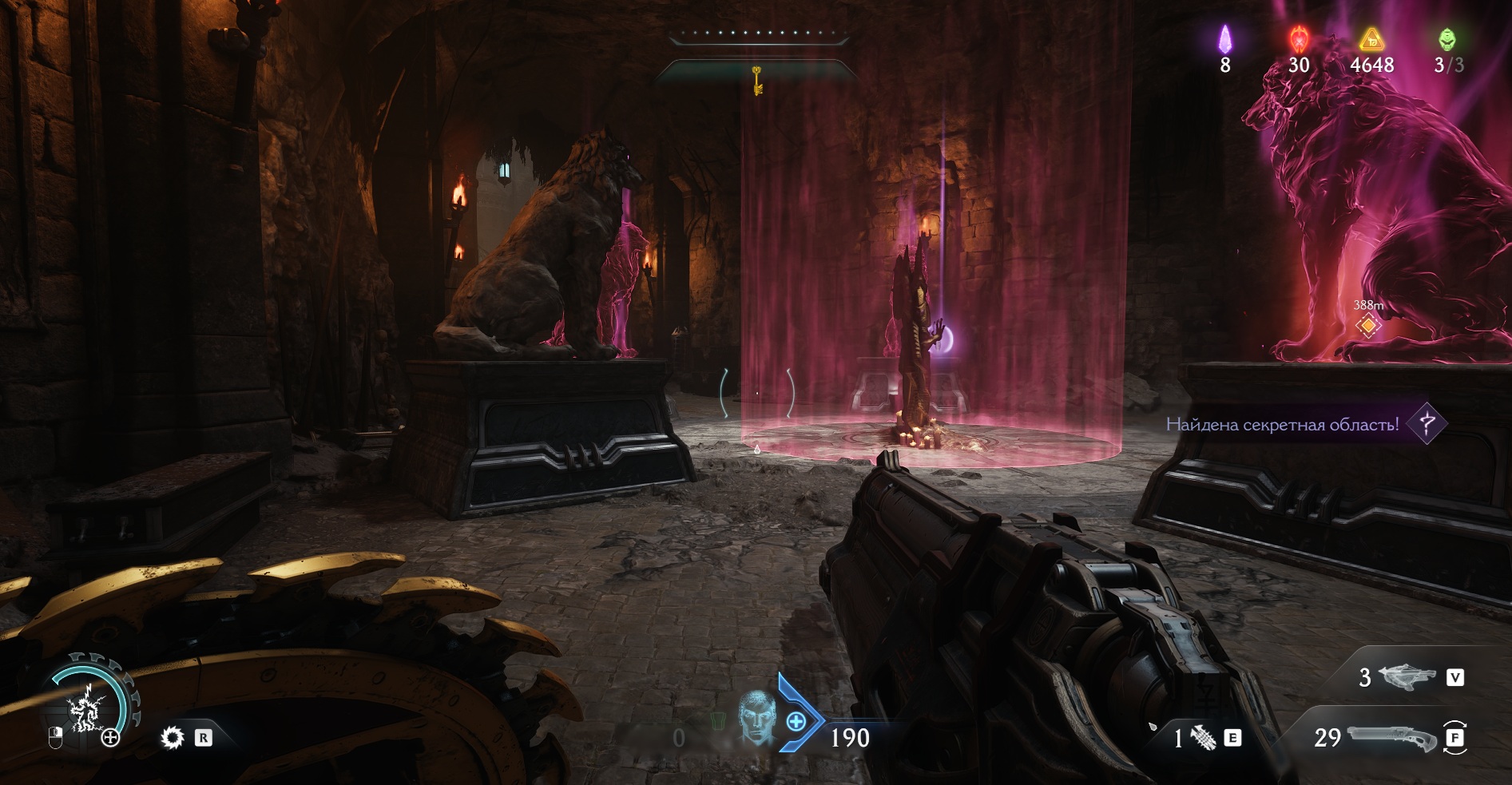Click the blue health plus icon
1512x785 pixels.
[796, 722]
